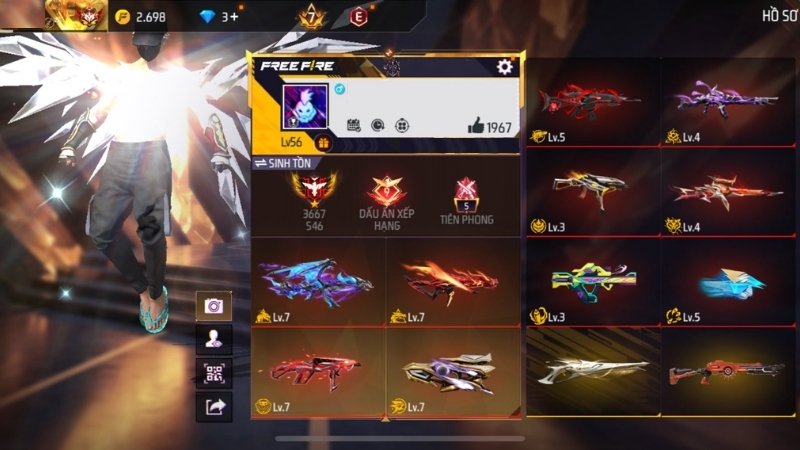Share the profile with the arrow button
This screenshot has height=450, width=800.
(214, 406)
